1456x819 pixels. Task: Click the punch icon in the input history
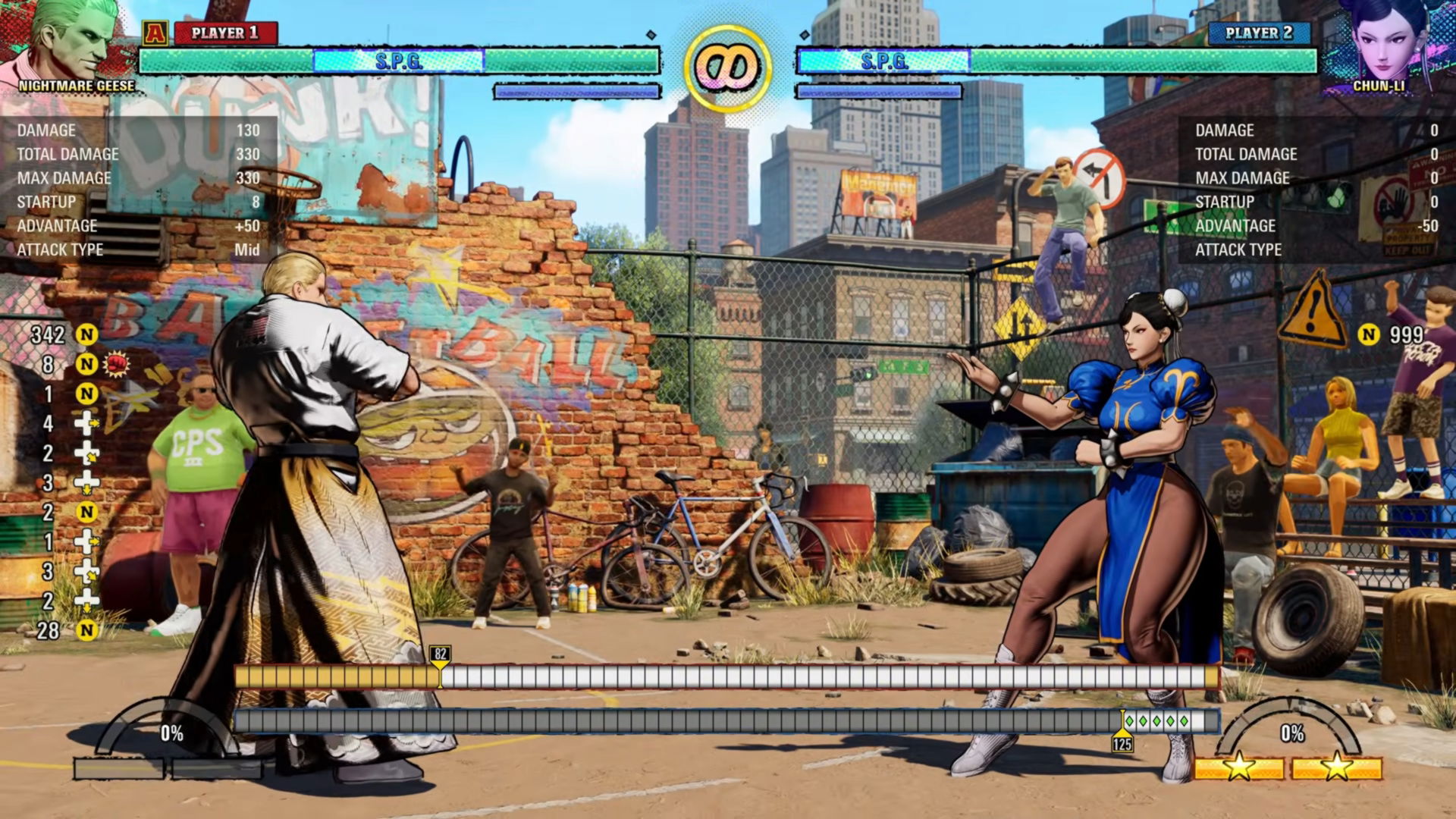click(115, 363)
